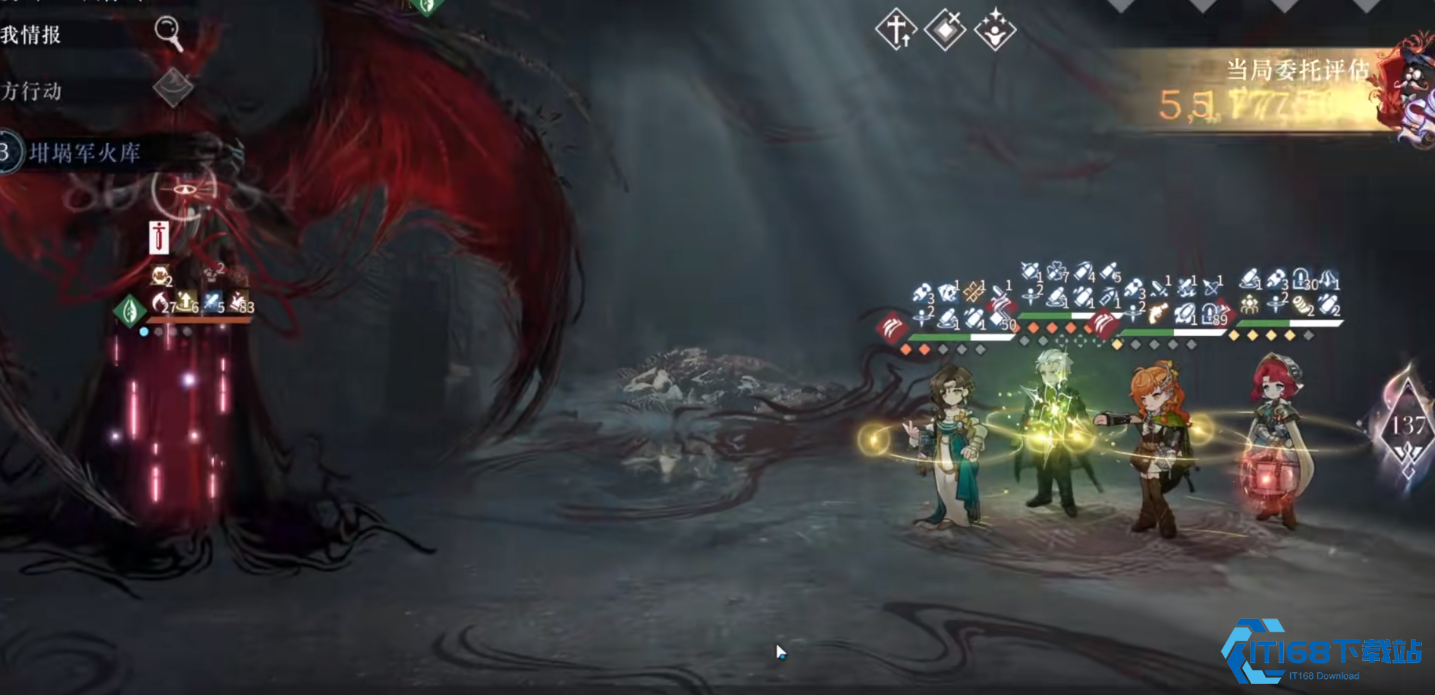The height and width of the screenshot is (695, 1435).
Task: Click the crystal showing 137
Action: coord(1408,427)
